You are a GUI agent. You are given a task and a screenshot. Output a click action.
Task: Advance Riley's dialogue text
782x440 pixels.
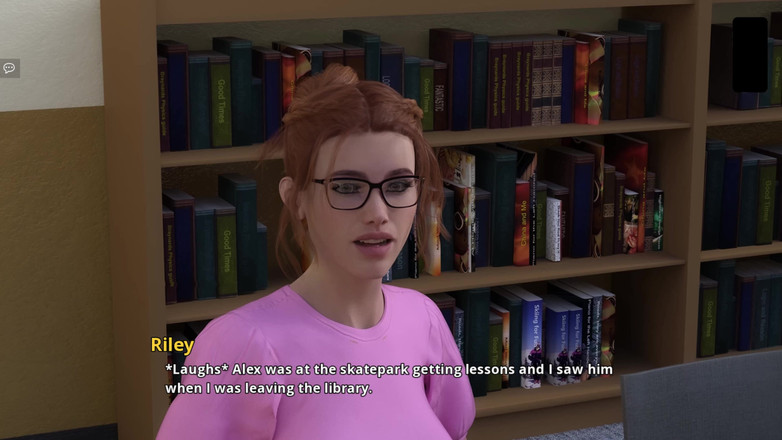pyautogui.click(x=389, y=378)
